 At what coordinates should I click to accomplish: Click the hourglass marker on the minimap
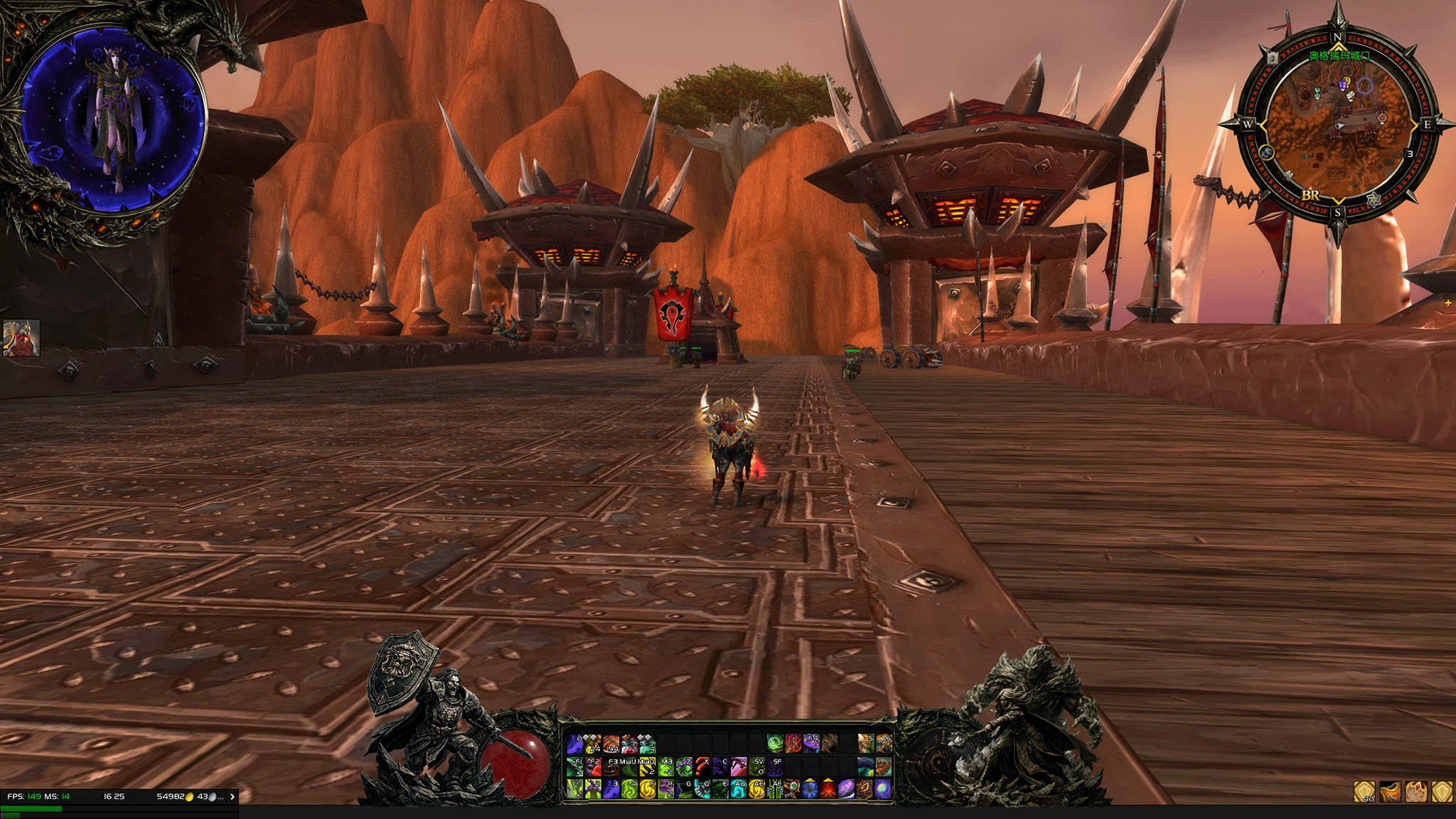[1317, 93]
